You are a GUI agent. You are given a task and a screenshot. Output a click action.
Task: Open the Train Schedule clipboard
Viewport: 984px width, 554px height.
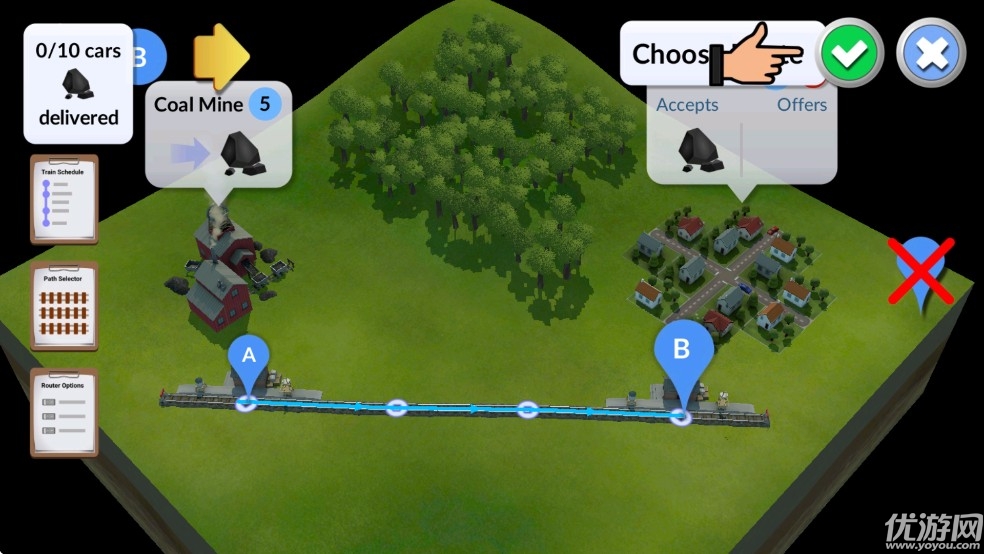point(63,199)
